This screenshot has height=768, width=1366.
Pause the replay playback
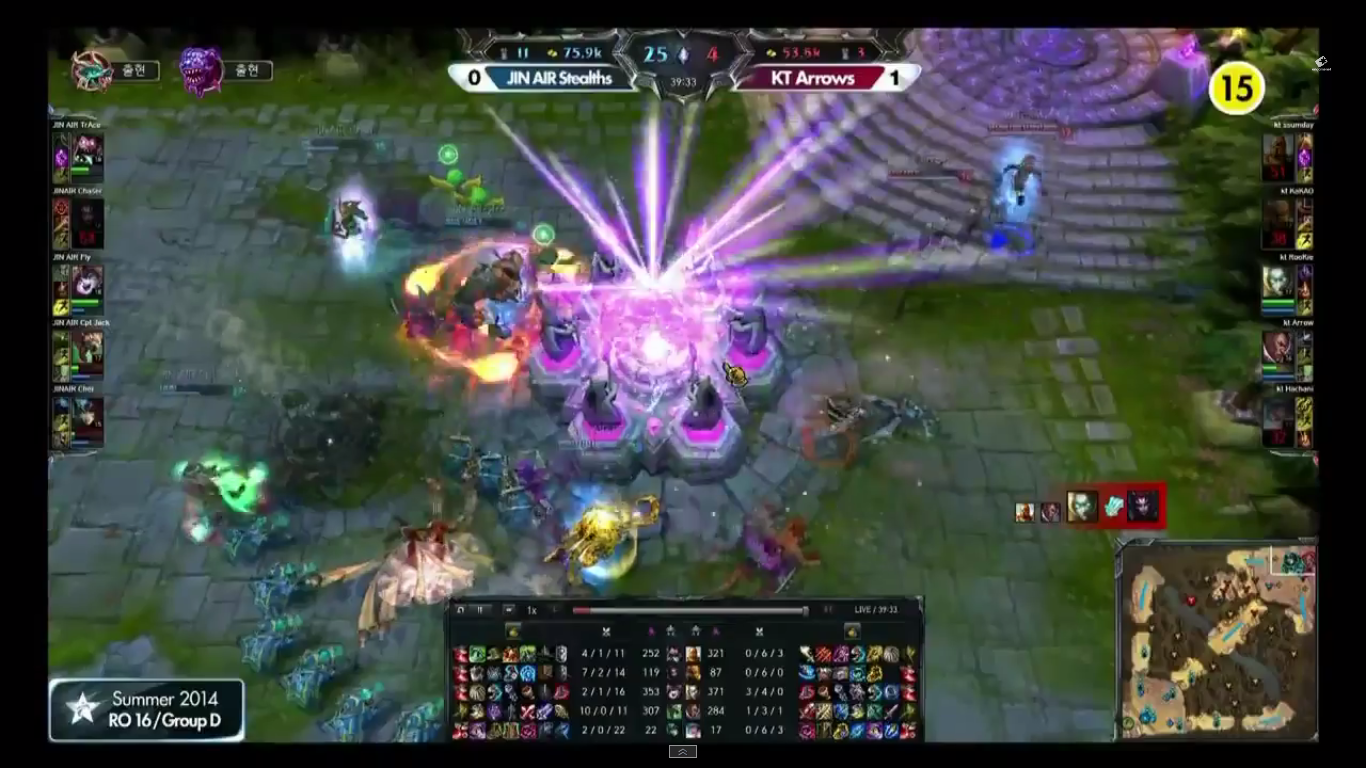click(x=478, y=609)
